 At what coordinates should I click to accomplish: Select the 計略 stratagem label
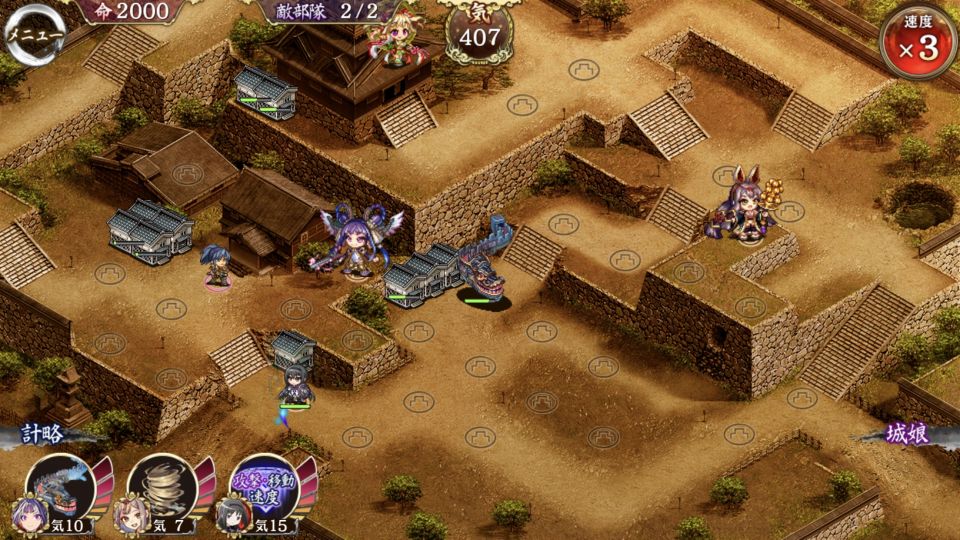46,436
